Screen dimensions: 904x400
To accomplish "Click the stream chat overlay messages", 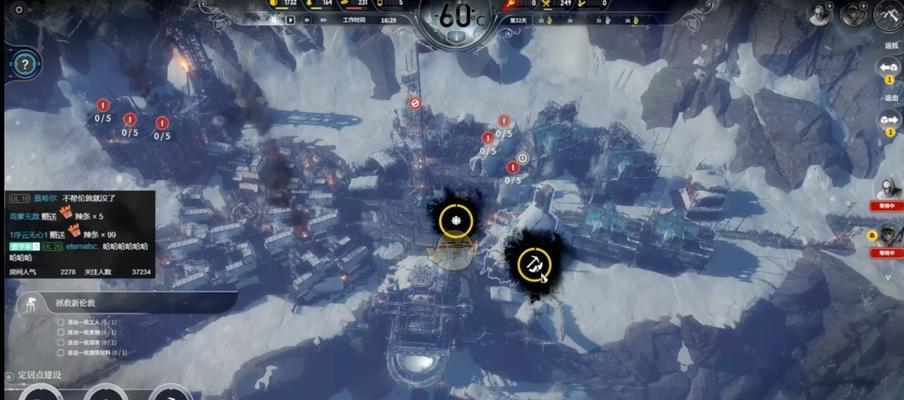I will coord(78,230).
